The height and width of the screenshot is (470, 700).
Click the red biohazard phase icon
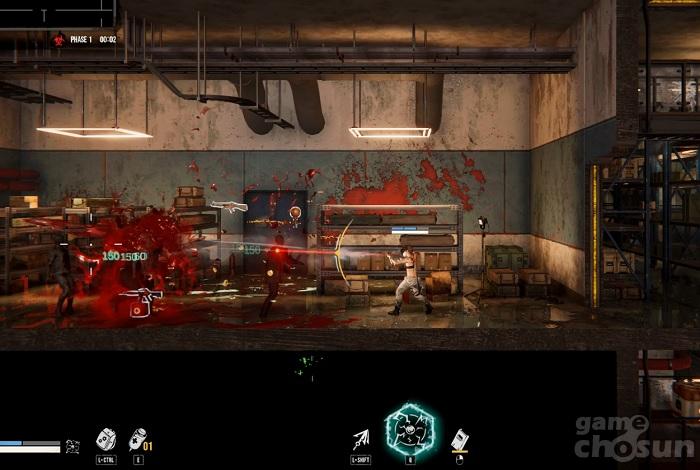click(59, 39)
